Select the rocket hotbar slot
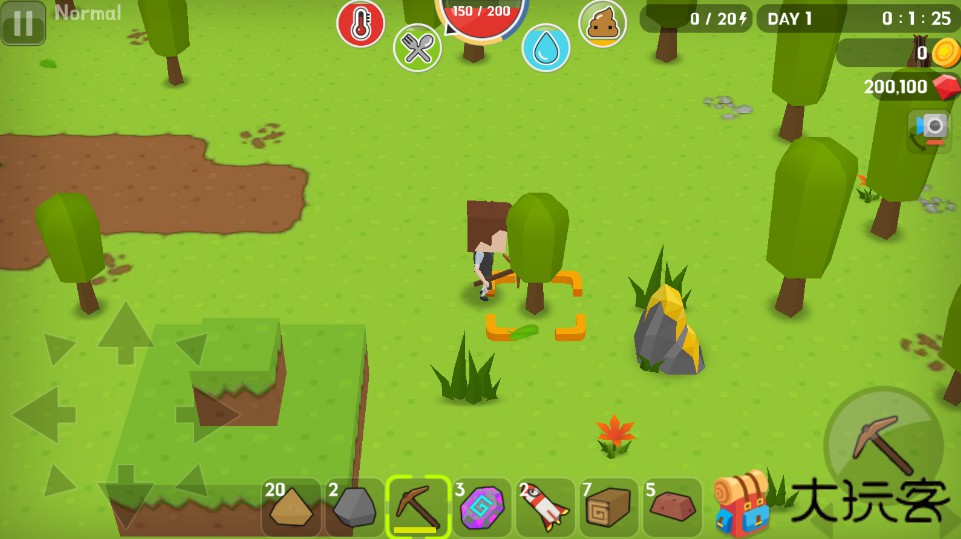 (545, 507)
